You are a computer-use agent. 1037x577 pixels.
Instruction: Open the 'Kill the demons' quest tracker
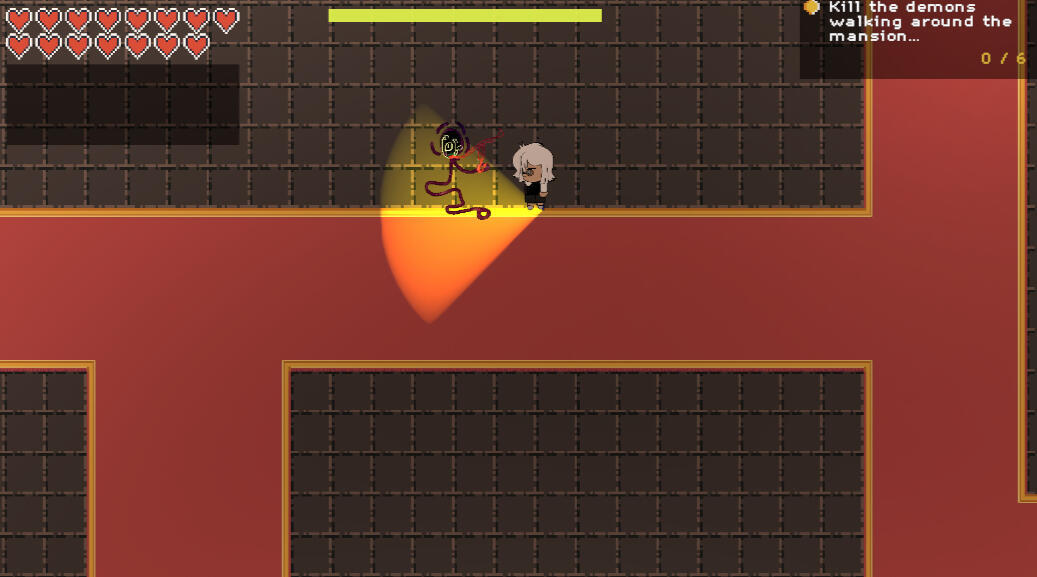point(918,23)
